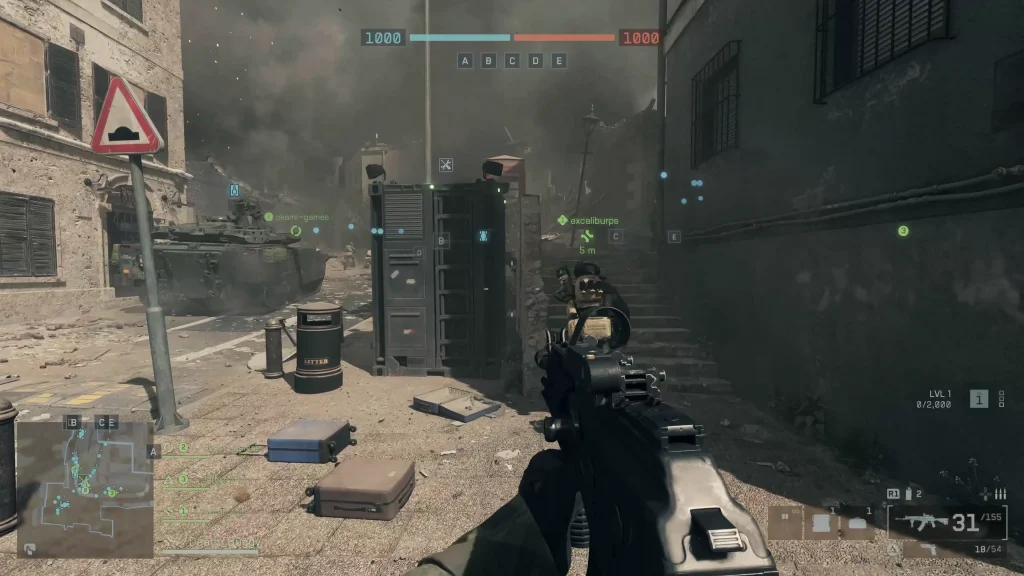1024x576 pixels.
Task: Click the excaliburps teammate name tag
Action: pos(594,220)
